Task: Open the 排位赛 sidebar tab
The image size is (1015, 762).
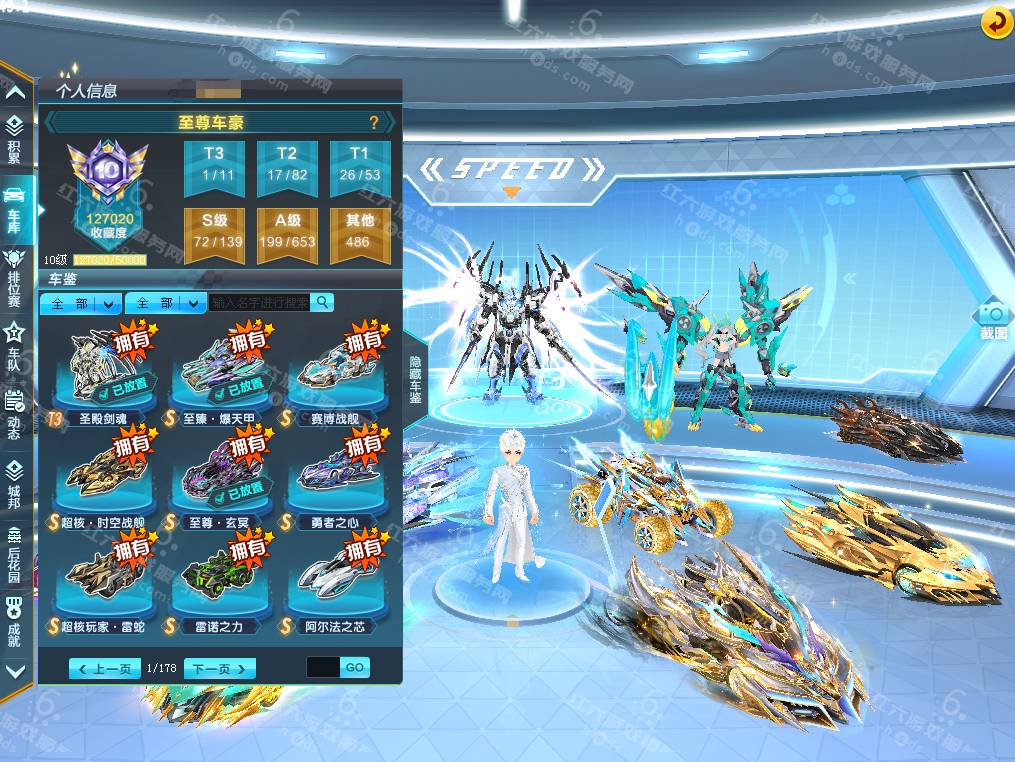Action: tap(15, 265)
